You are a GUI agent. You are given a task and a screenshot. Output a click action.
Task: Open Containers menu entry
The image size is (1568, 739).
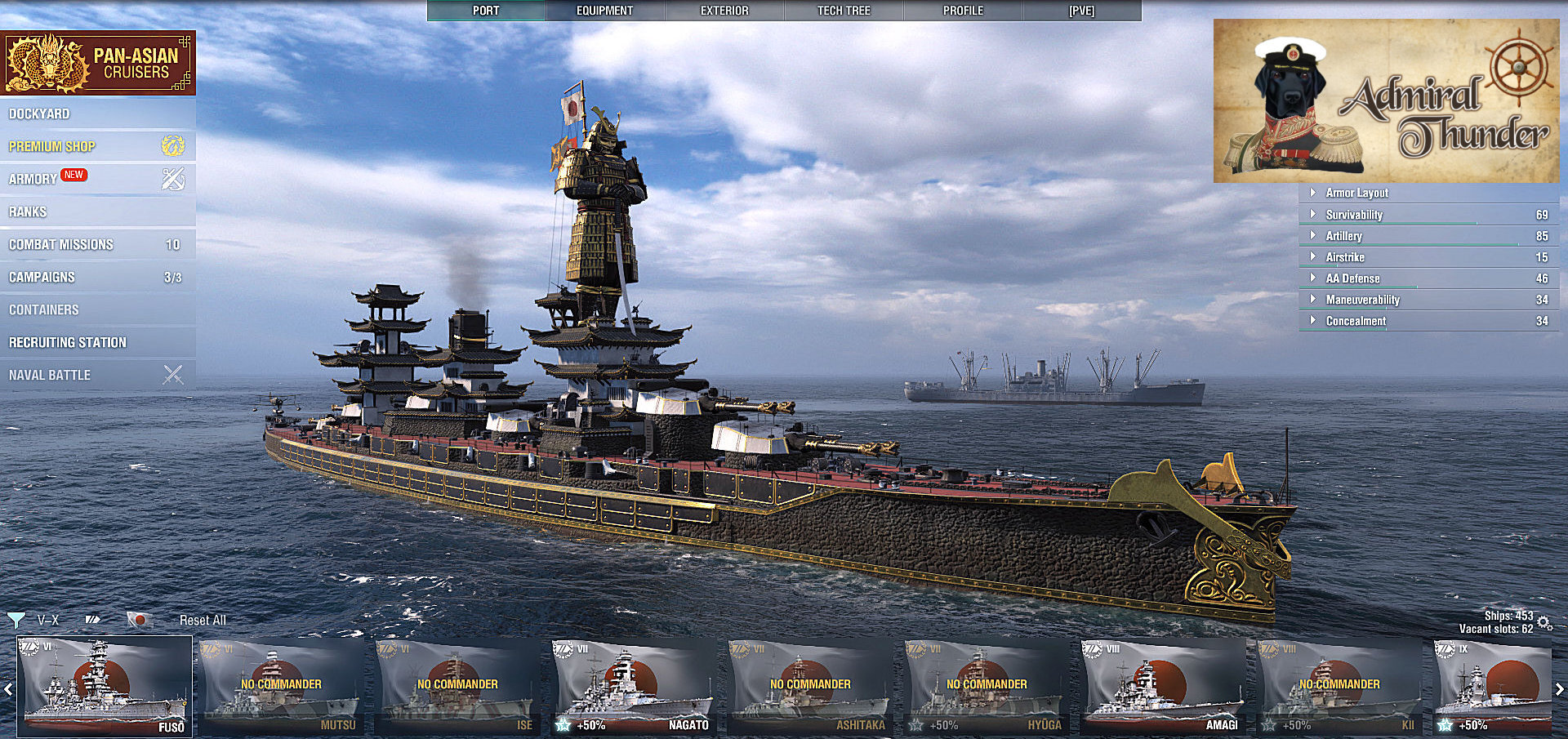[x=44, y=309]
